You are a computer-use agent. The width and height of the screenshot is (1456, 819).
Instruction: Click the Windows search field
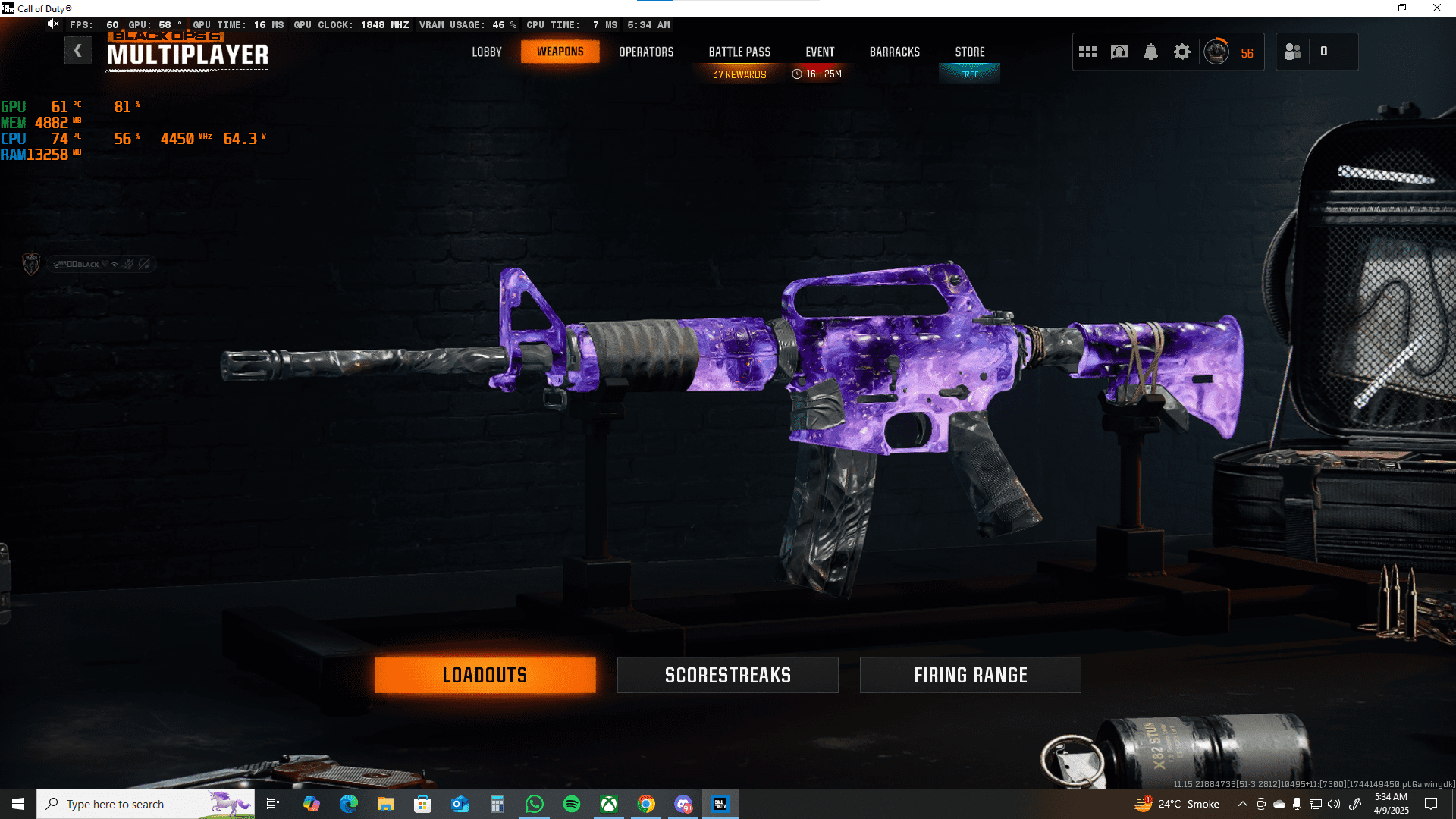144,804
